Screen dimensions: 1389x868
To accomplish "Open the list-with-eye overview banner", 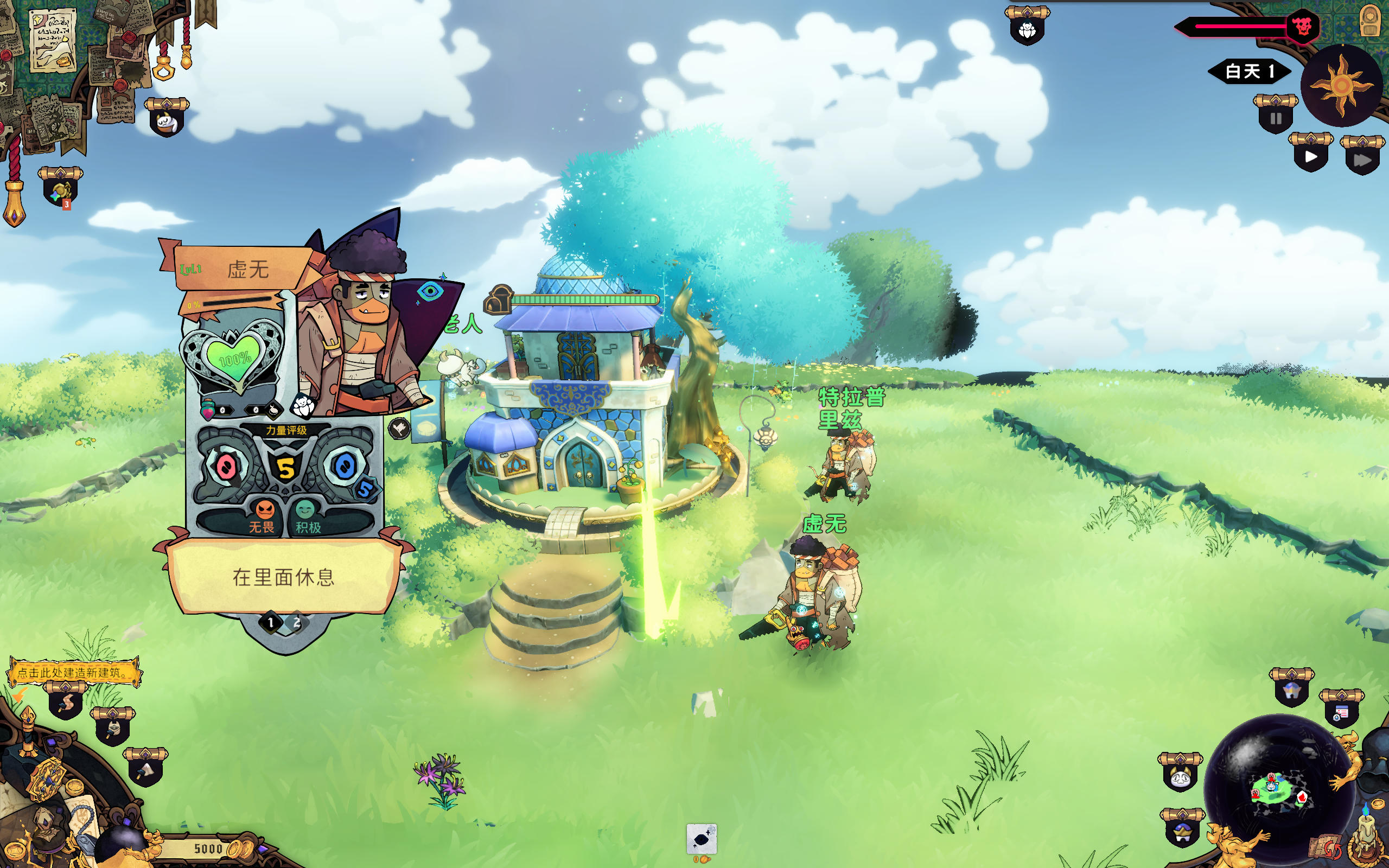I will tap(1341, 713).
